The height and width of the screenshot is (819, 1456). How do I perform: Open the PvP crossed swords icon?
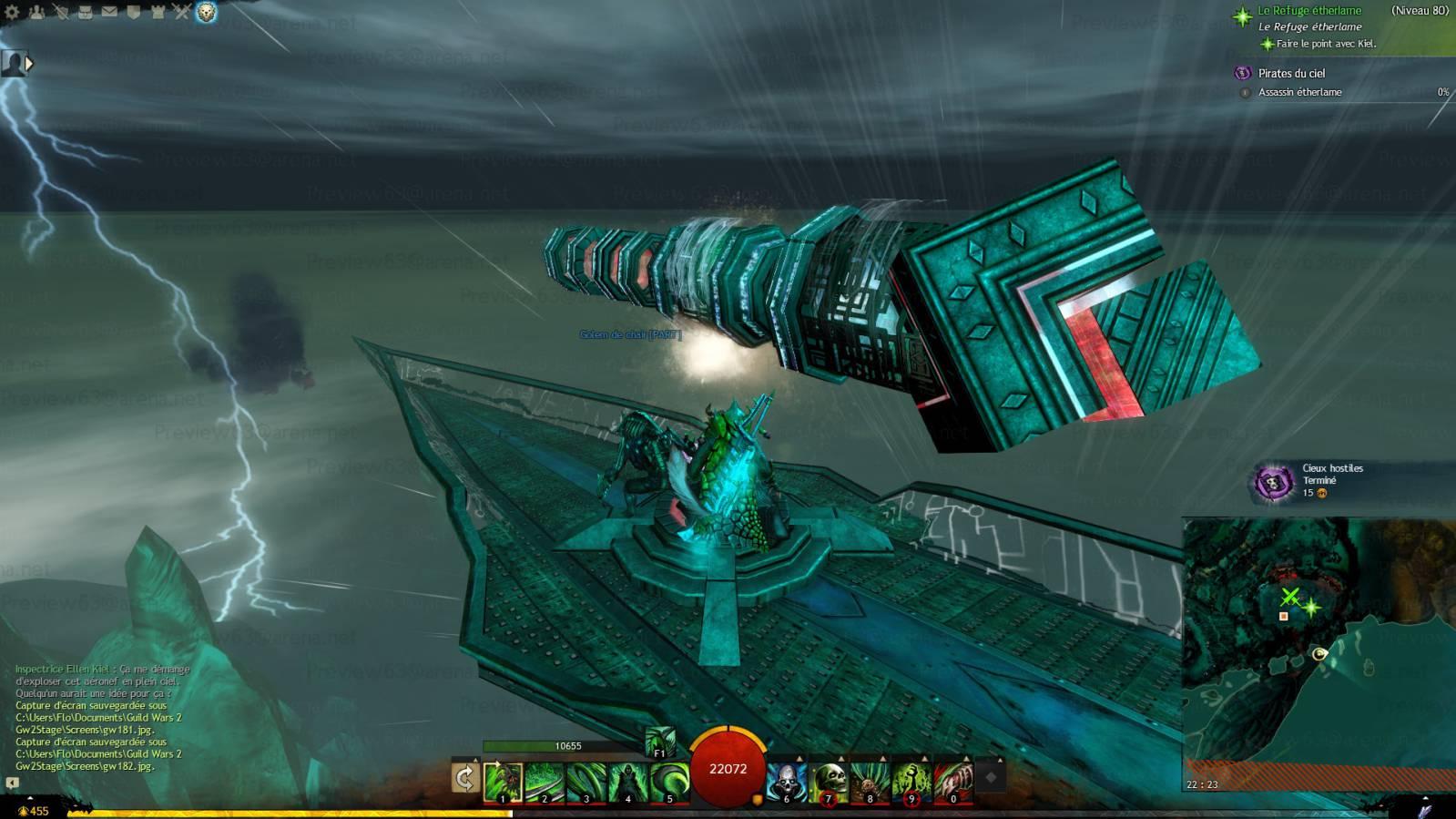(182, 12)
